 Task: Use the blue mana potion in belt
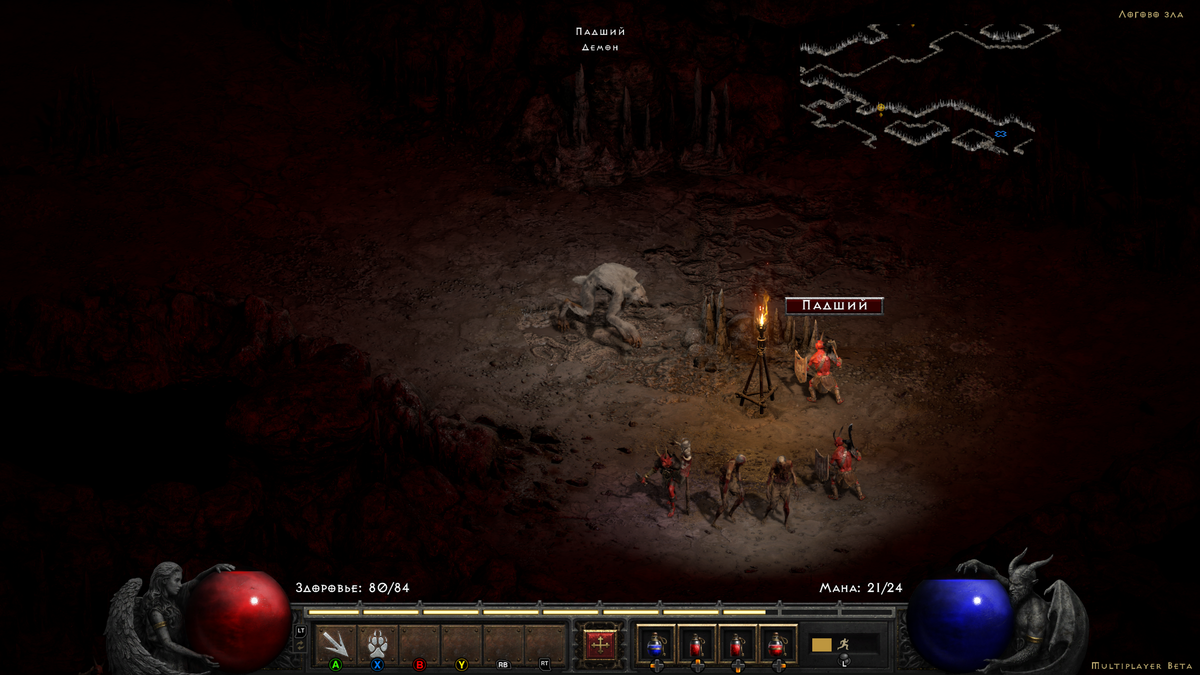click(656, 645)
